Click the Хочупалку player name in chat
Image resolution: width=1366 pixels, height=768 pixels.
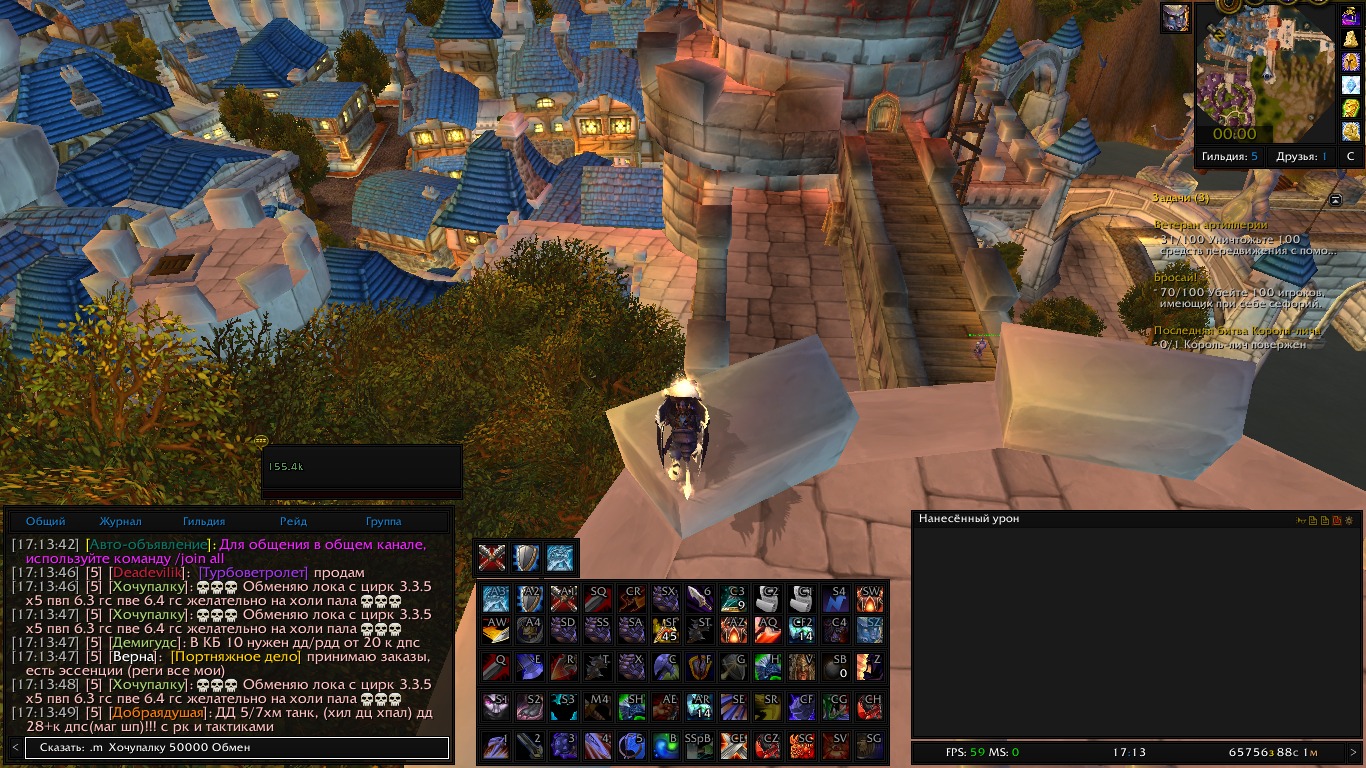148,586
